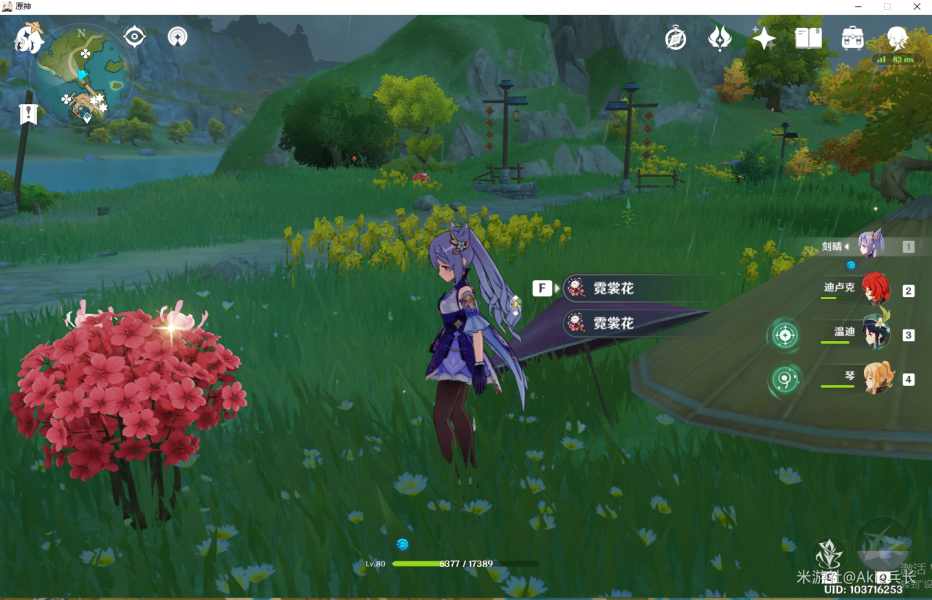Open the compass icon in the top bar
The height and width of the screenshot is (600, 932).
[x=676, y=39]
